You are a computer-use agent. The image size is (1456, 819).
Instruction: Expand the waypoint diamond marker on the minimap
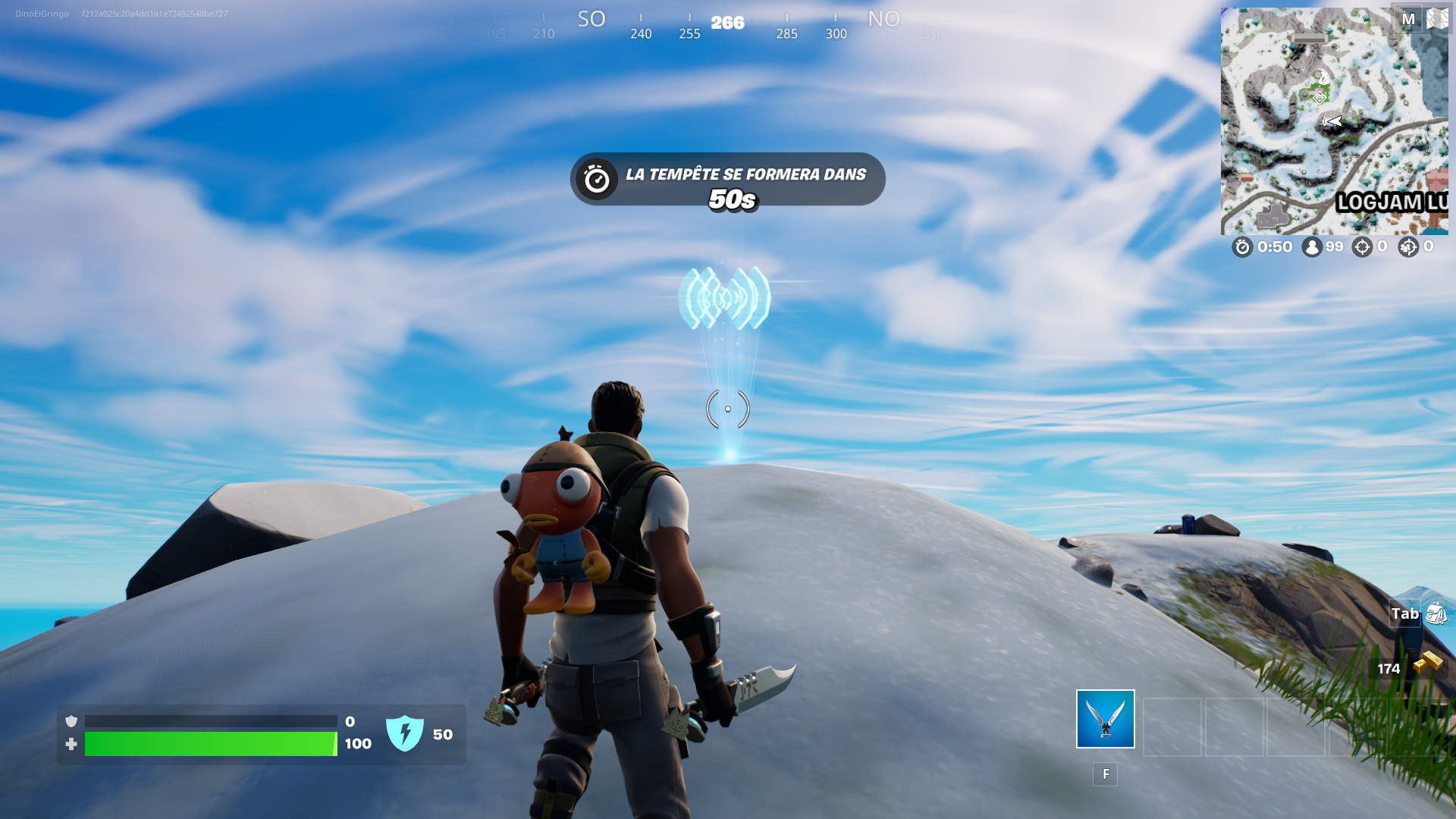coord(1319,98)
